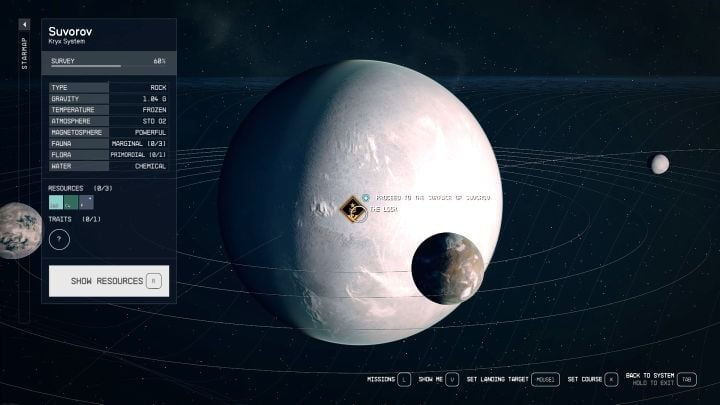Select the Starmap vertical tab
720x405 pixels.
25,54
